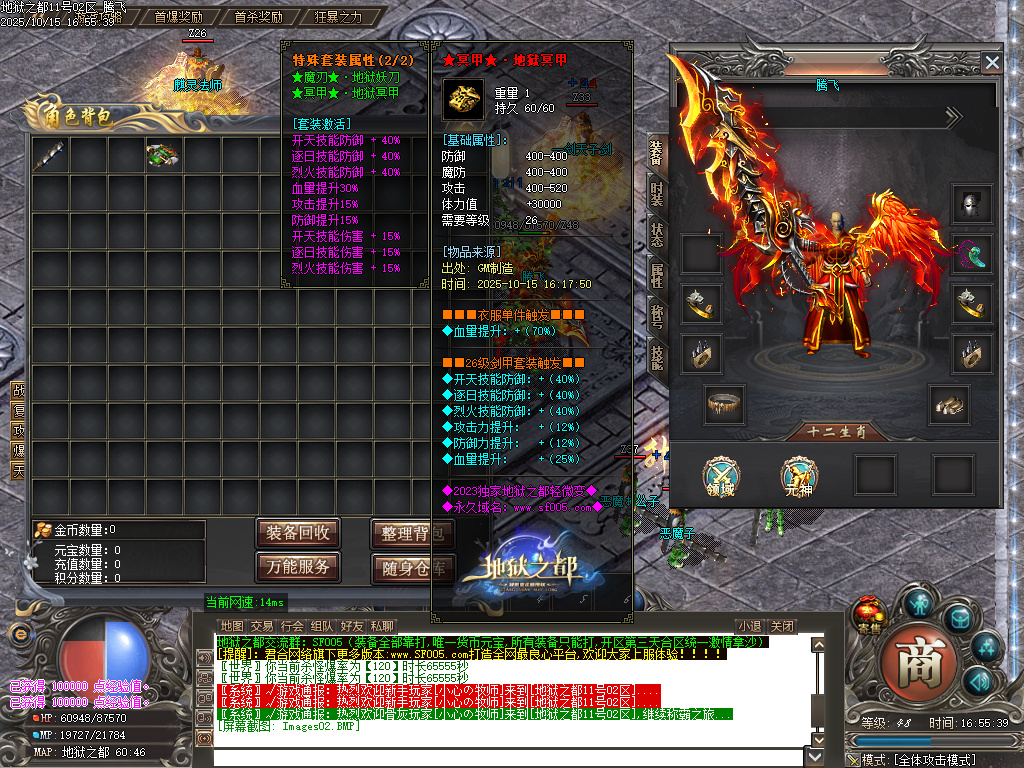Open the 状态 status tab
The height and width of the screenshot is (768, 1024).
656,233
